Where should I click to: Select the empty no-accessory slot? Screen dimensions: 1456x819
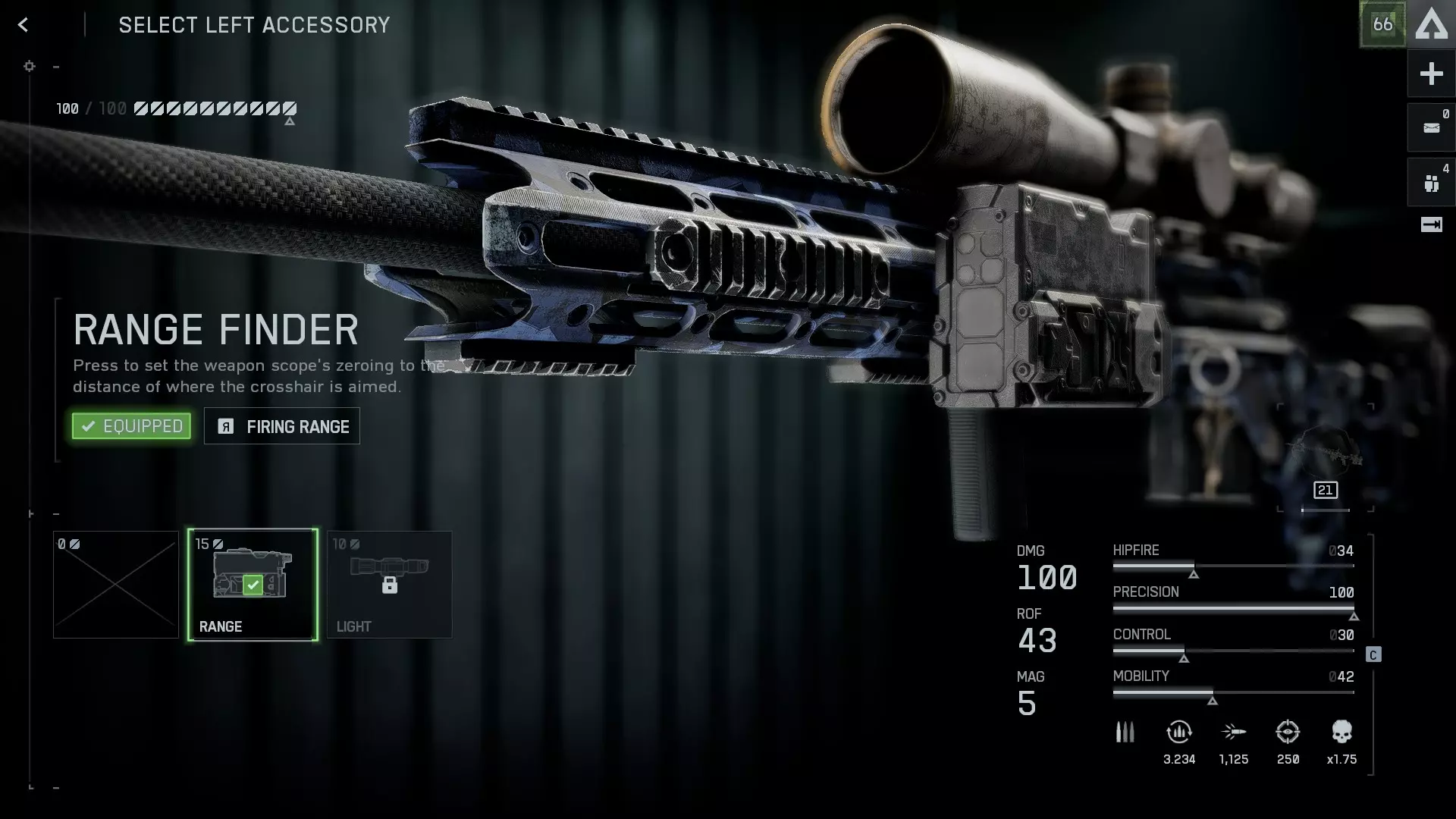[116, 584]
